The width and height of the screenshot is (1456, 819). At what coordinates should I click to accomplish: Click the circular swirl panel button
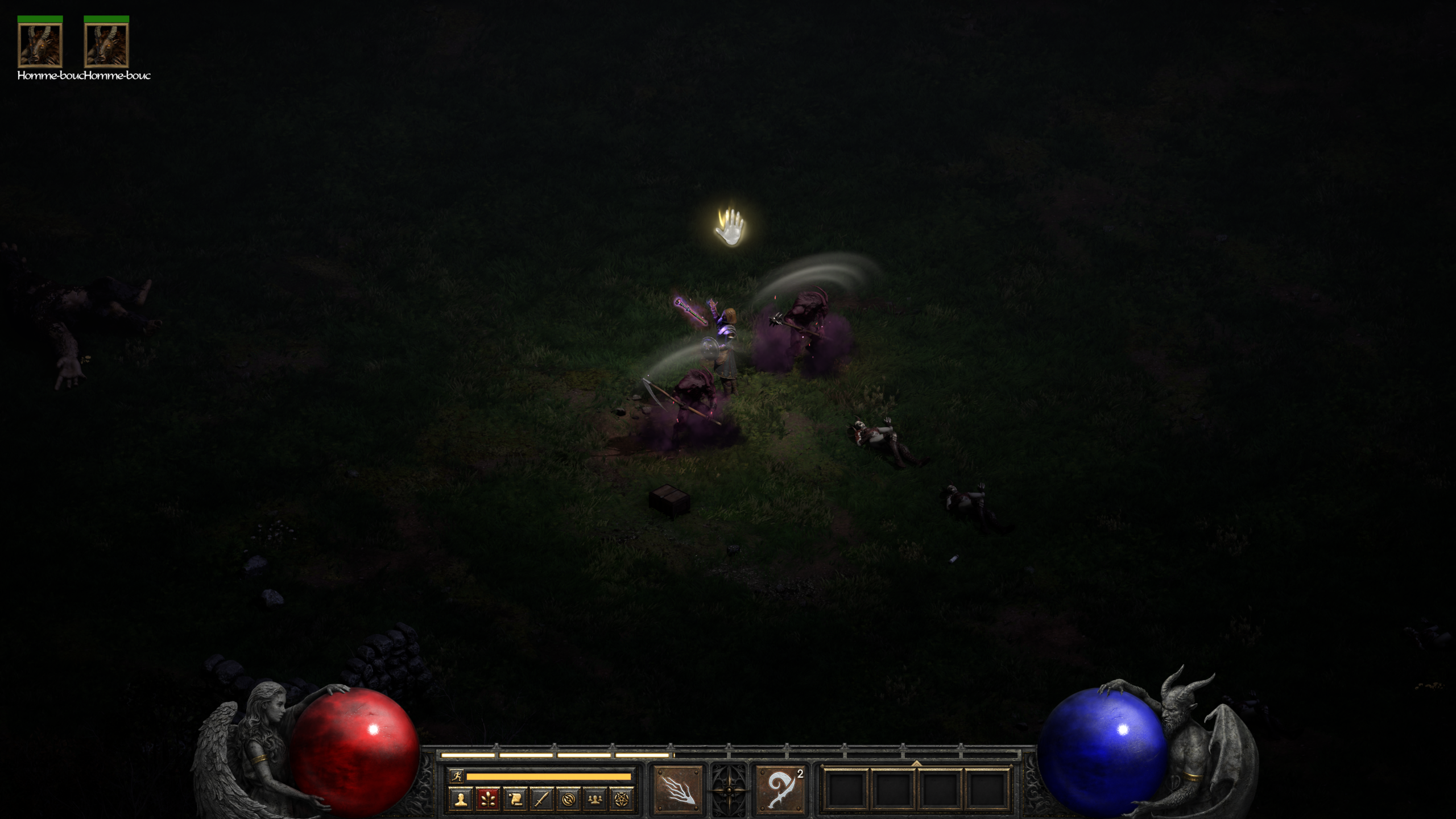coord(568,800)
